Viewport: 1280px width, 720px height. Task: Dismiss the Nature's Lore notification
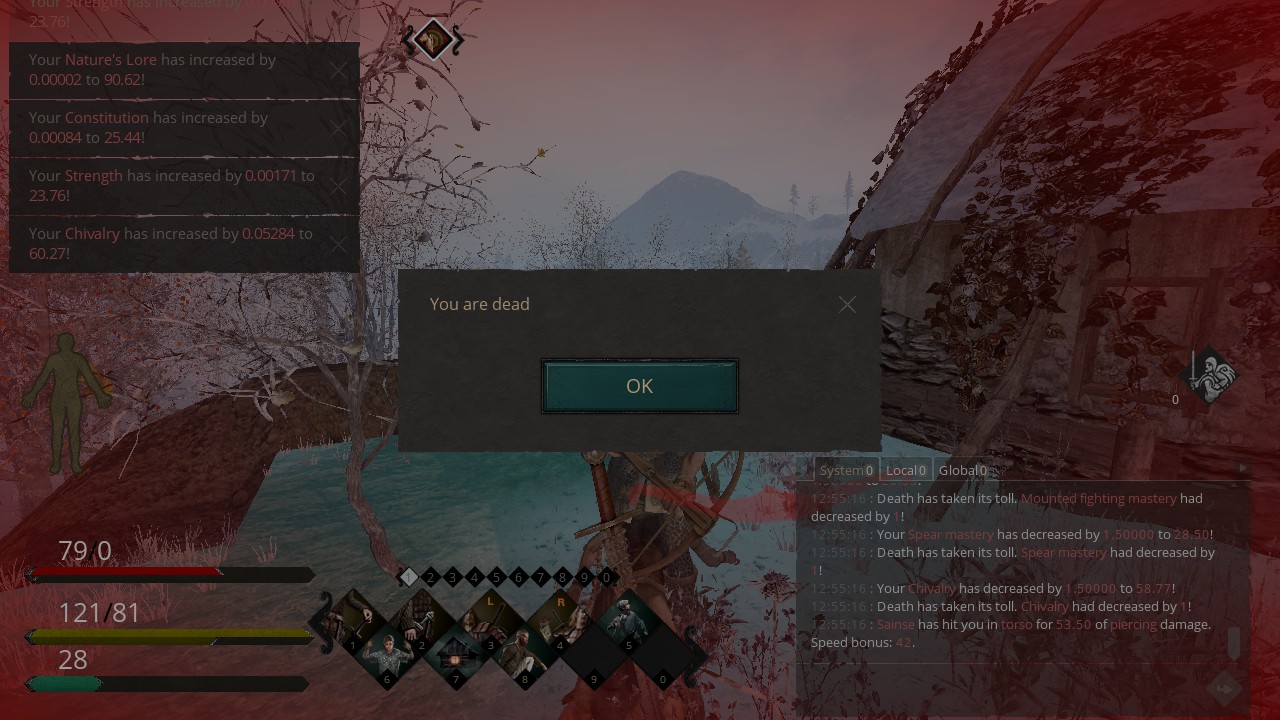(x=340, y=70)
